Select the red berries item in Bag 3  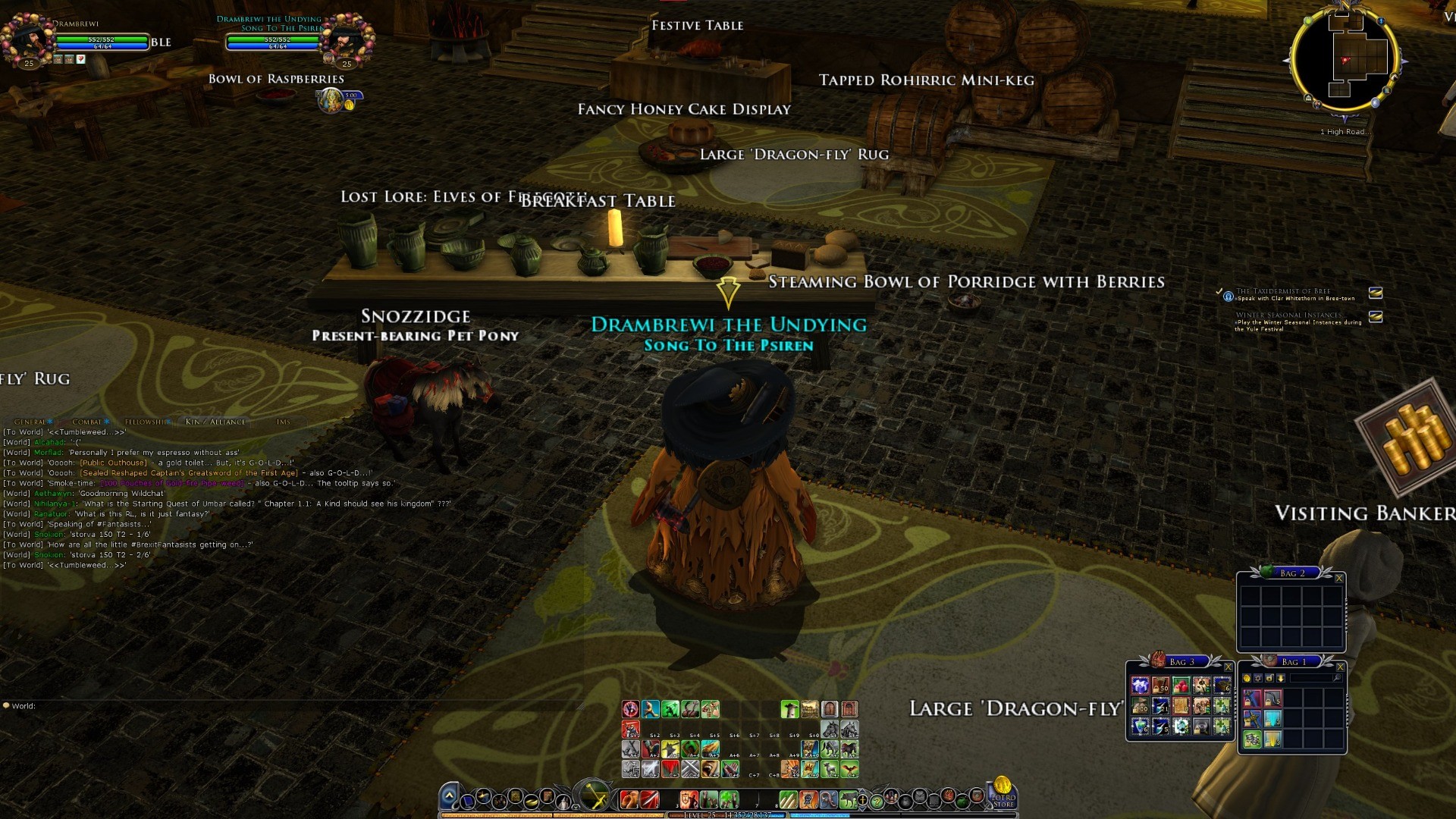coord(1181,686)
